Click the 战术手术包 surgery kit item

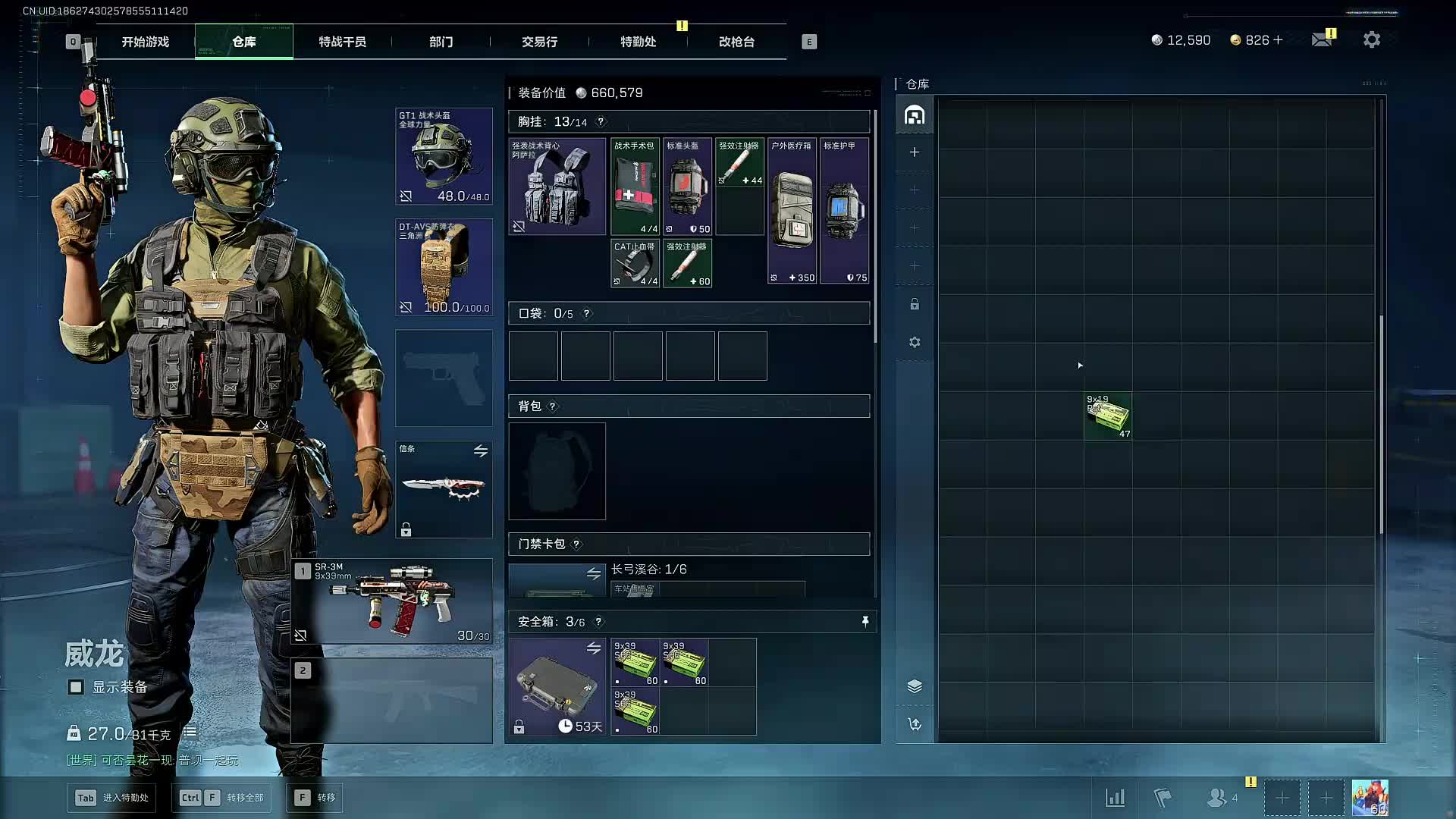(635, 187)
